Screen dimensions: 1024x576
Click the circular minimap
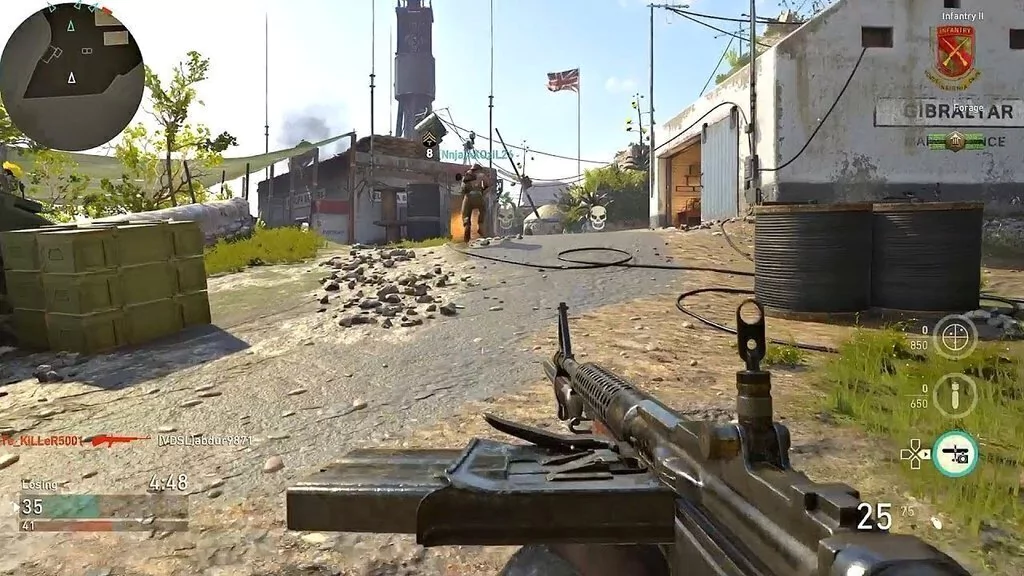(x=72, y=76)
